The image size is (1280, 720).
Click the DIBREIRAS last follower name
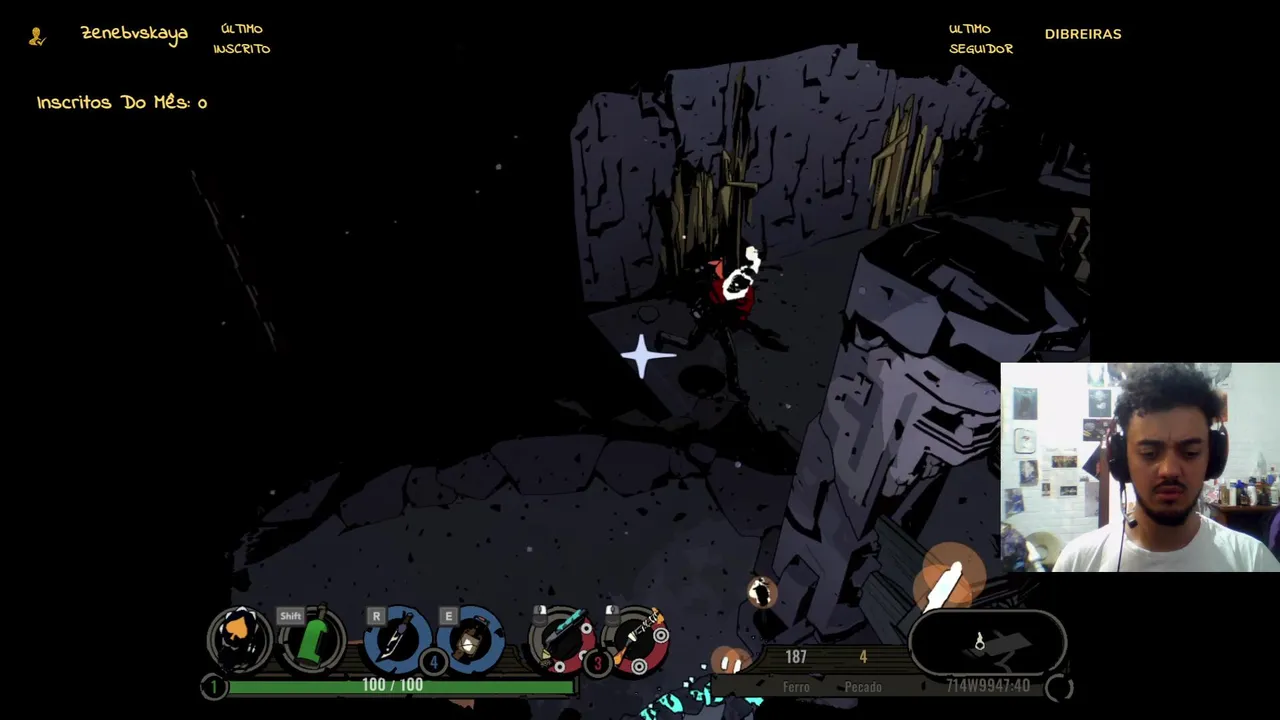tap(1083, 34)
